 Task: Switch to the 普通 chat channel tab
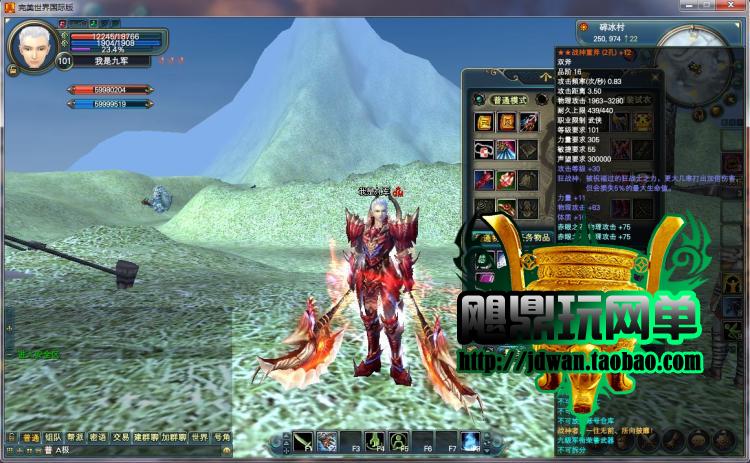pos(30,437)
